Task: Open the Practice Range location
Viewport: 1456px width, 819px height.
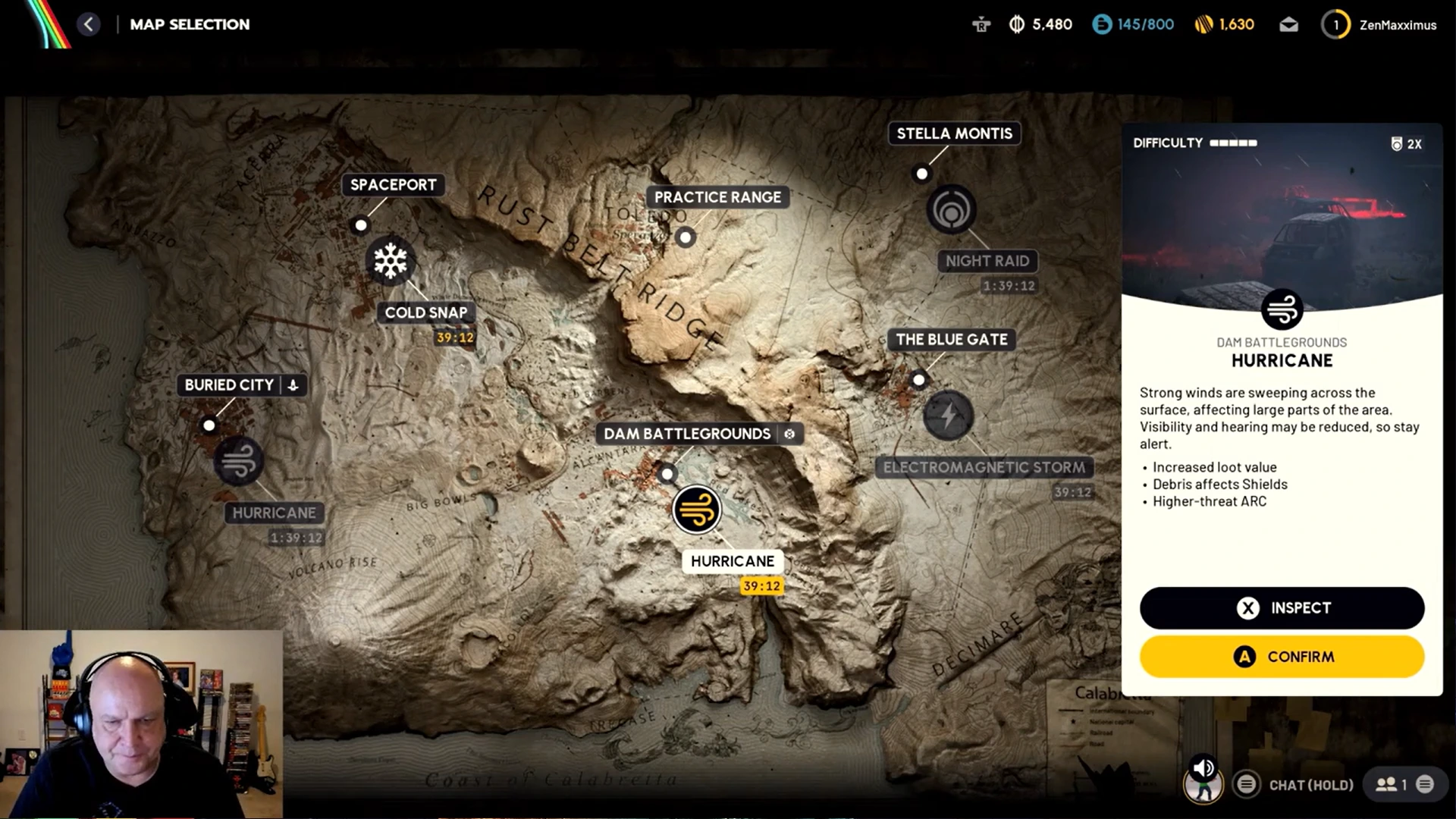Action: pyautogui.click(x=717, y=197)
